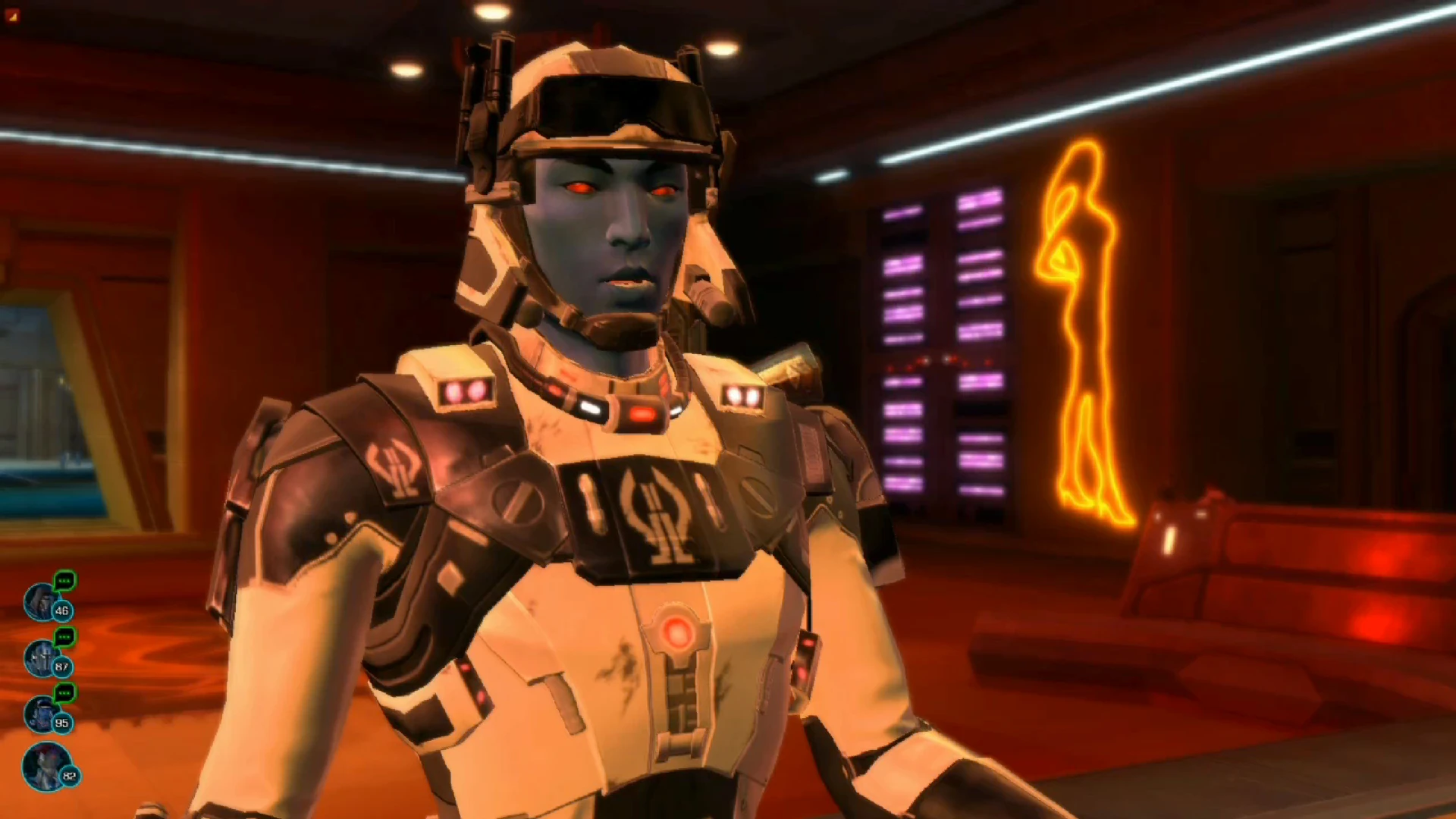Select the topmost companion portrait

41,601
